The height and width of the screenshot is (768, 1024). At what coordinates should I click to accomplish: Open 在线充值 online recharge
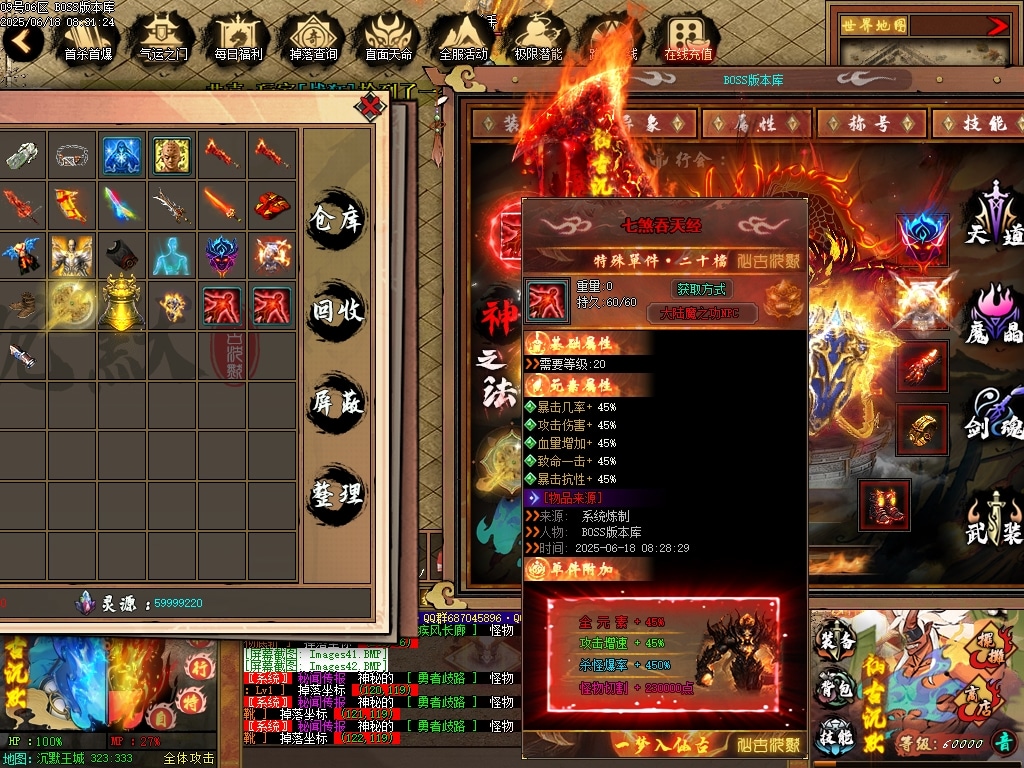click(x=688, y=38)
